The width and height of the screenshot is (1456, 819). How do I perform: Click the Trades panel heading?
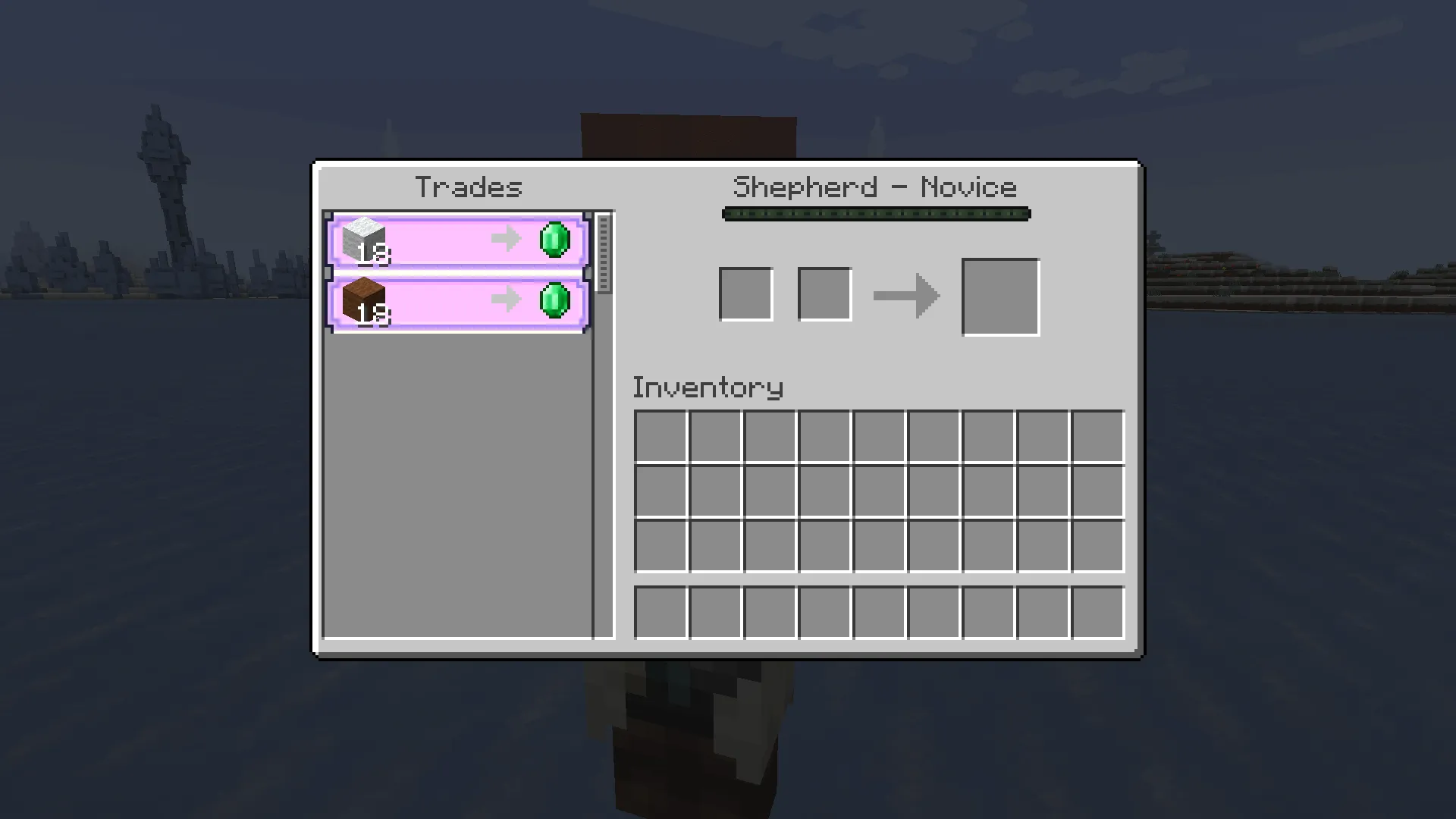click(470, 187)
